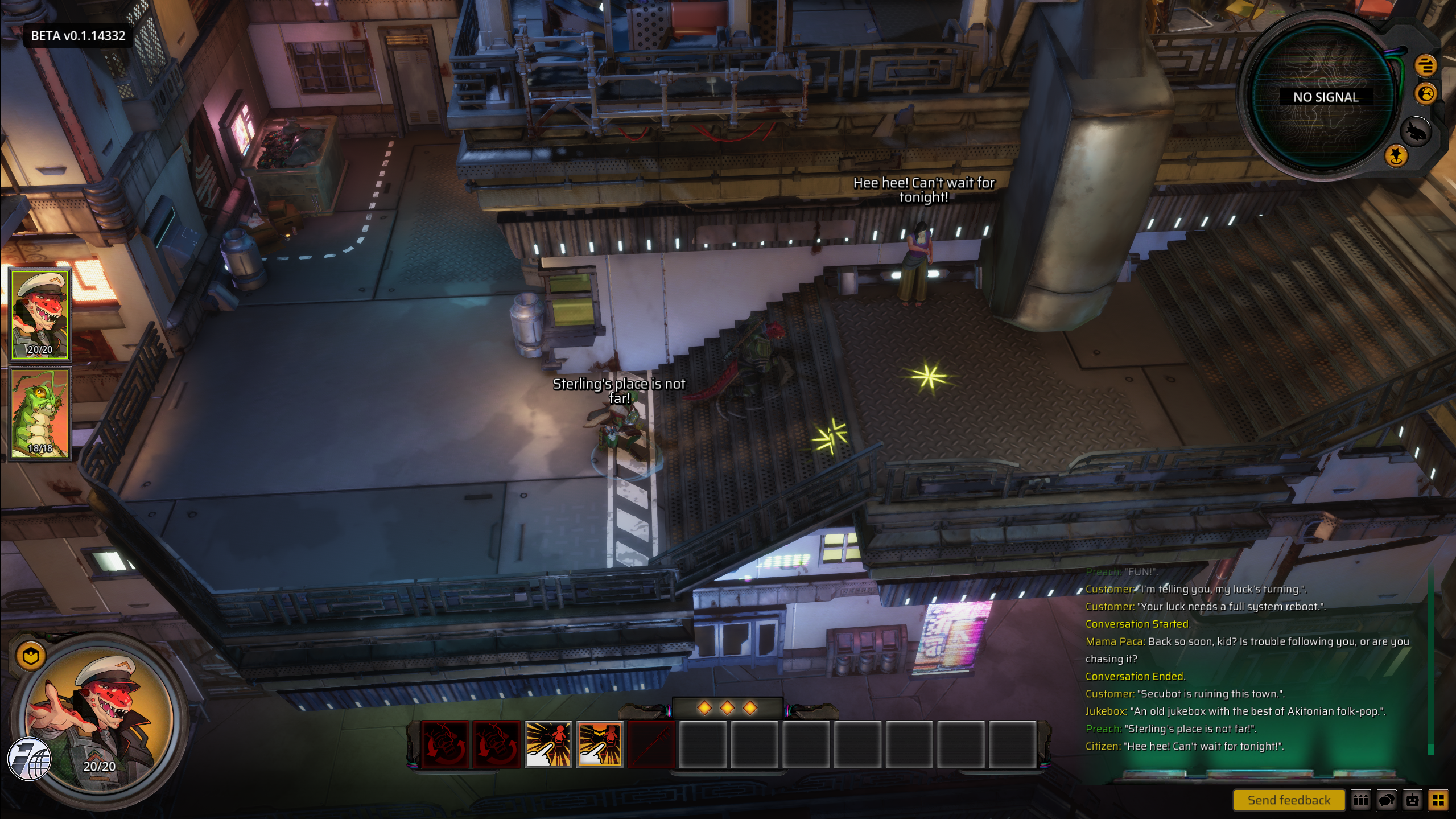Use the orange-framed pointing hand ability
The image size is (1456, 819).
point(600,744)
